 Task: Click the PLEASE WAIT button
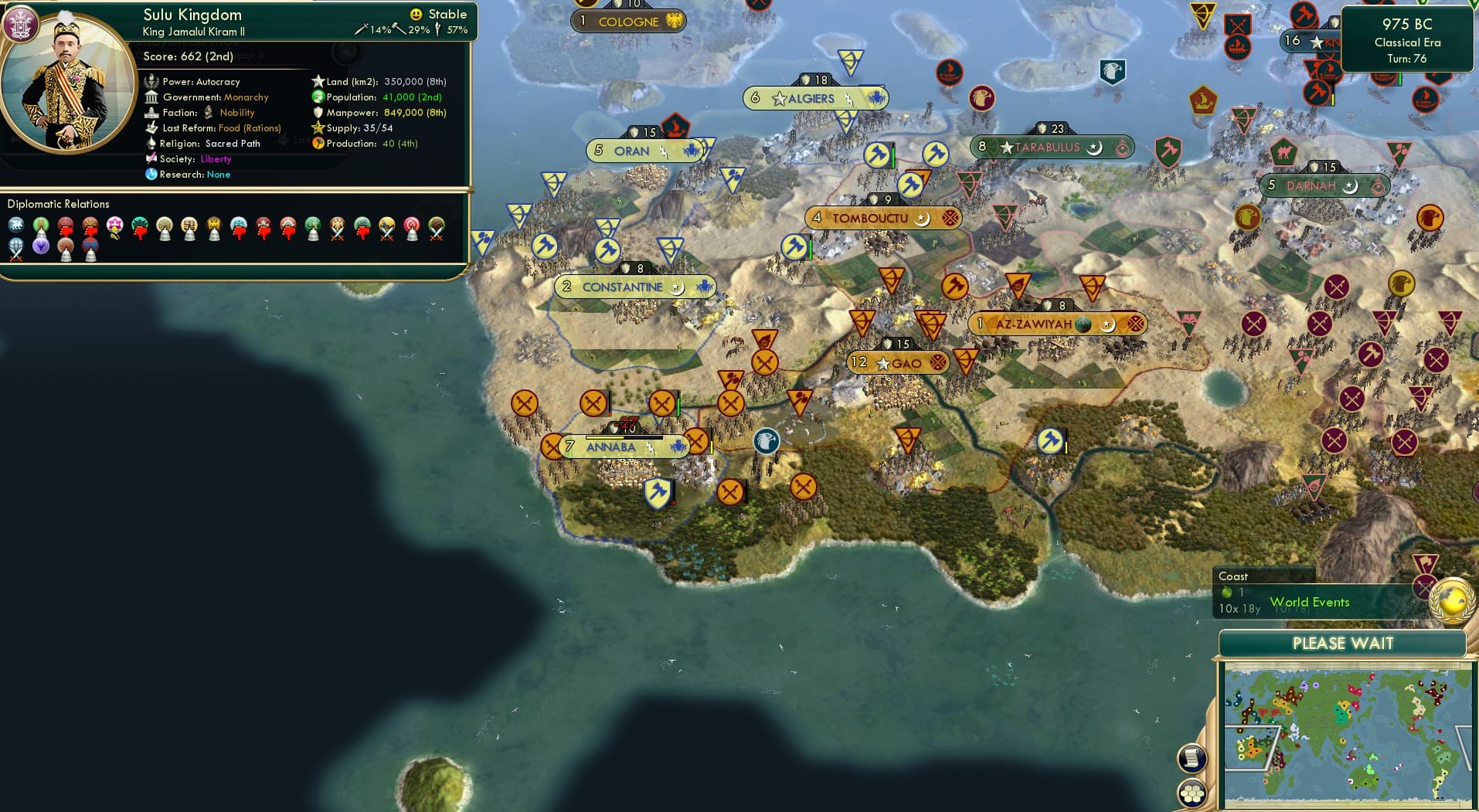pyautogui.click(x=1345, y=643)
